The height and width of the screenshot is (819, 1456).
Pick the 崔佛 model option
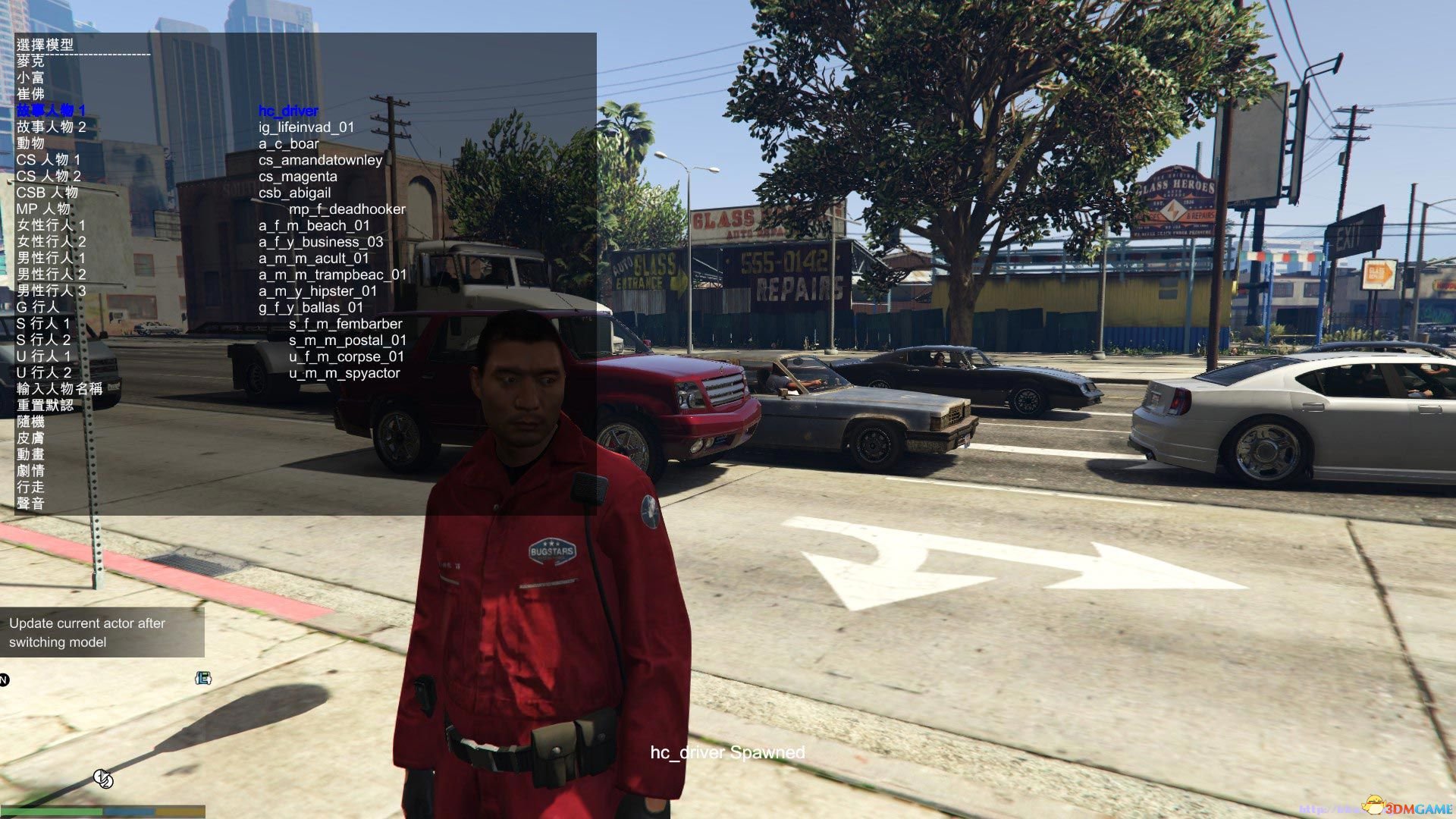point(30,94)
